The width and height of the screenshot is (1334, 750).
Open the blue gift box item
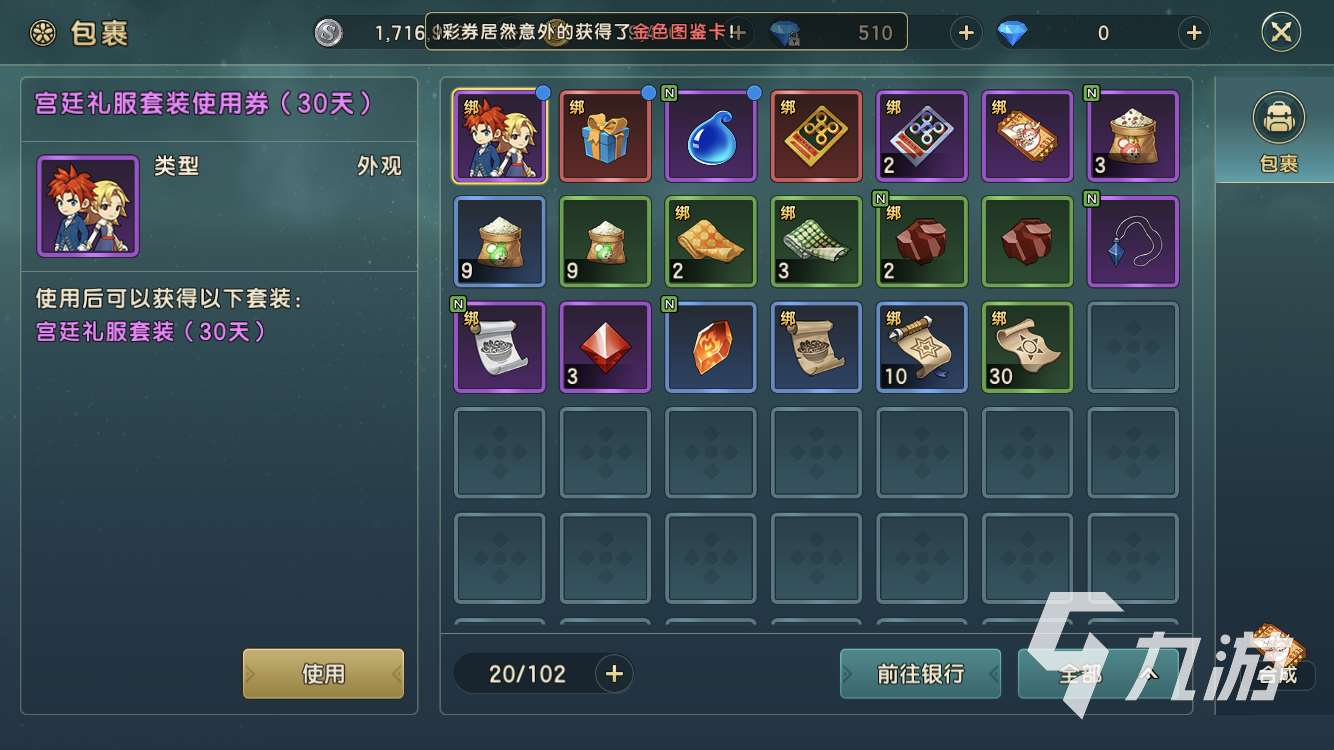(605, 135)
